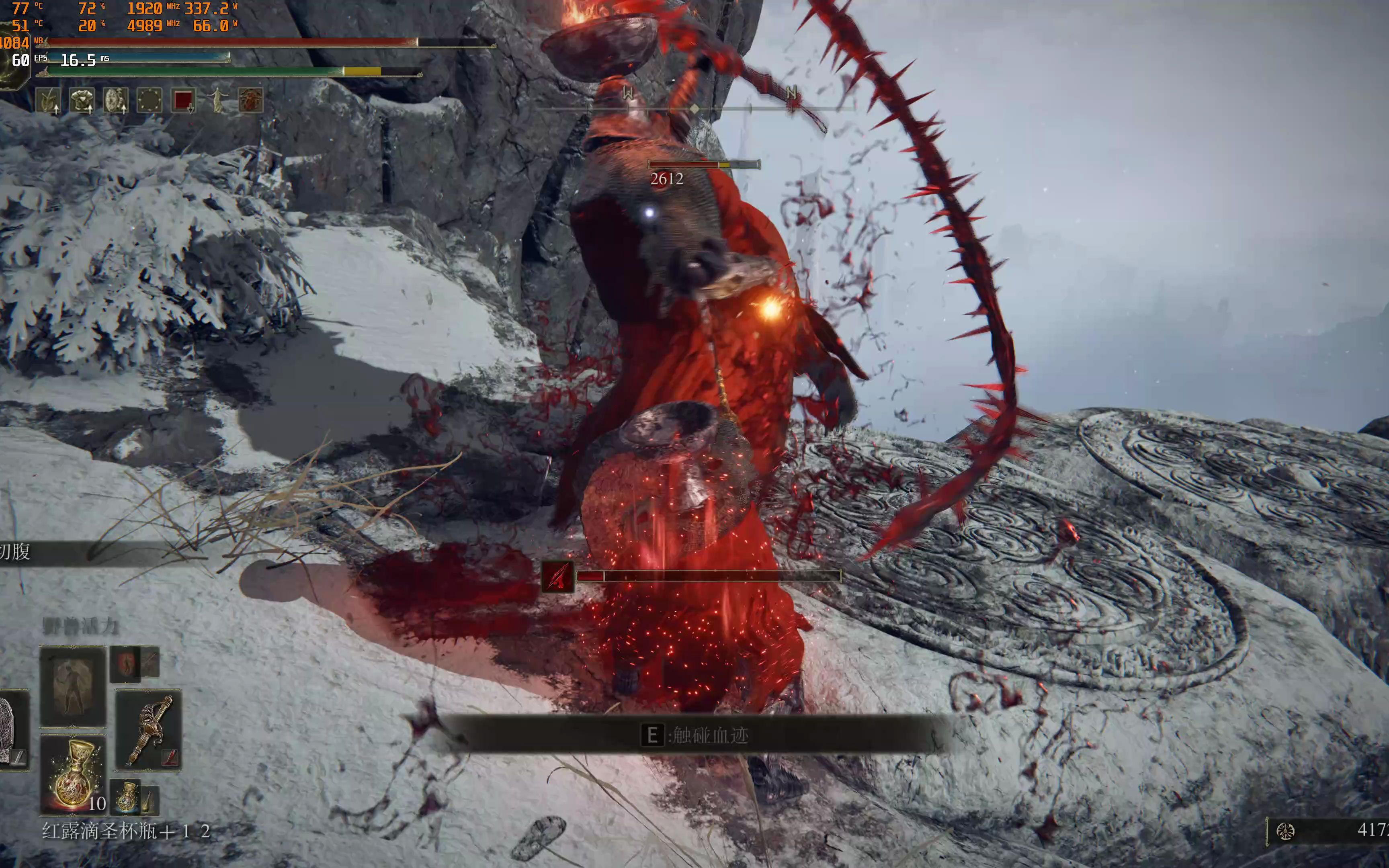Click the chest armor buff icon
1389x868 pixels.
pos(82,100)
